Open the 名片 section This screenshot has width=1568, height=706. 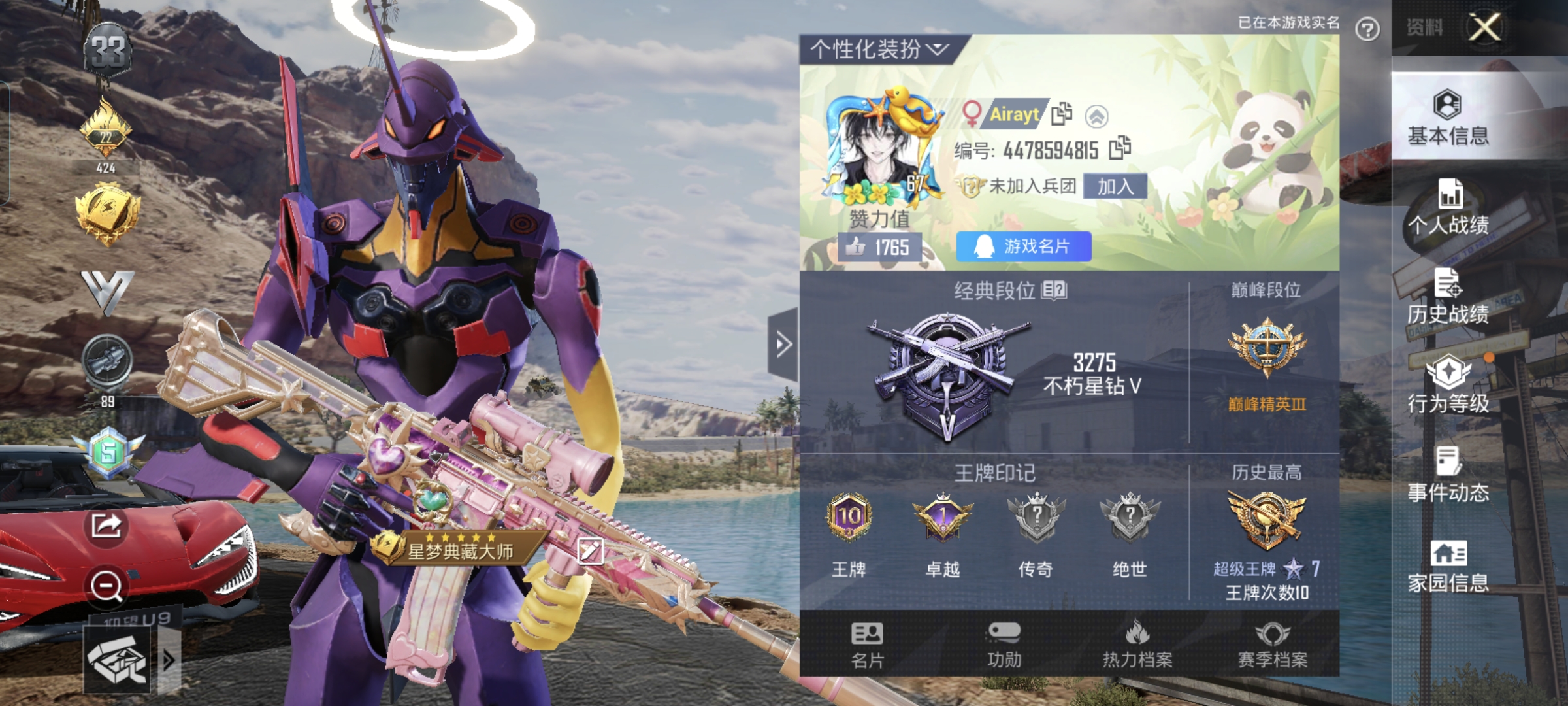(867, 645)
